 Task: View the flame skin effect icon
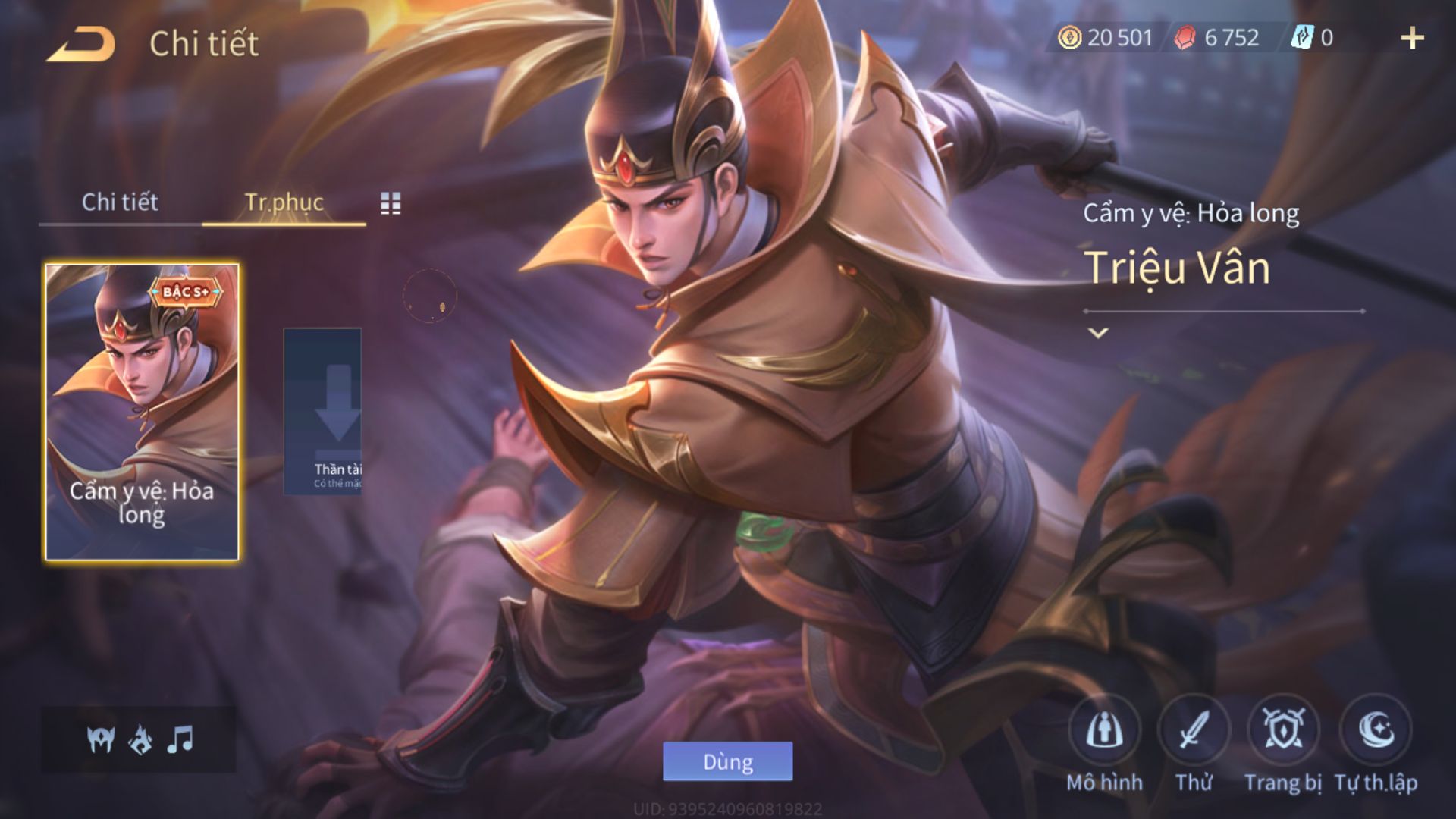pos(140,739)
